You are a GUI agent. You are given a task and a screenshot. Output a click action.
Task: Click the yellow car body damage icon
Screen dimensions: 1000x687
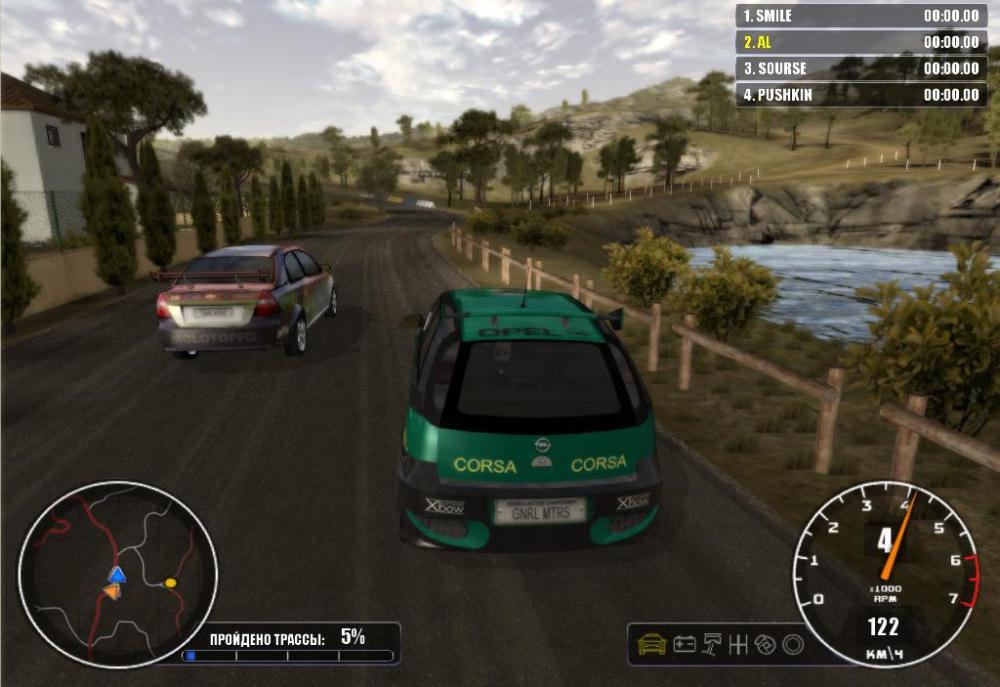coord(652,645)
